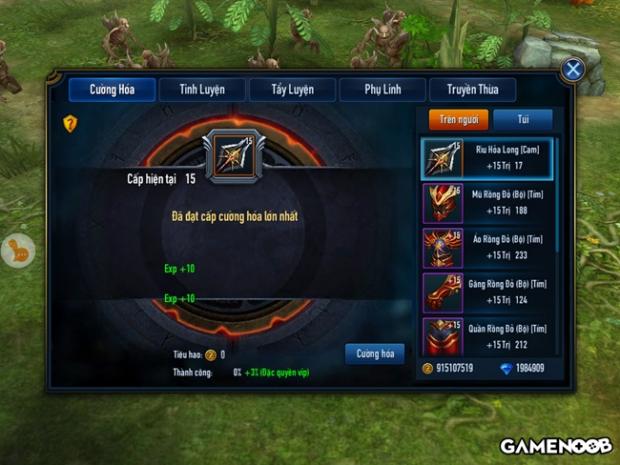Choose the Mũ Rồng Đỏ helmet row
Screen dimensions: 620x465
click(x=487, y=203)
